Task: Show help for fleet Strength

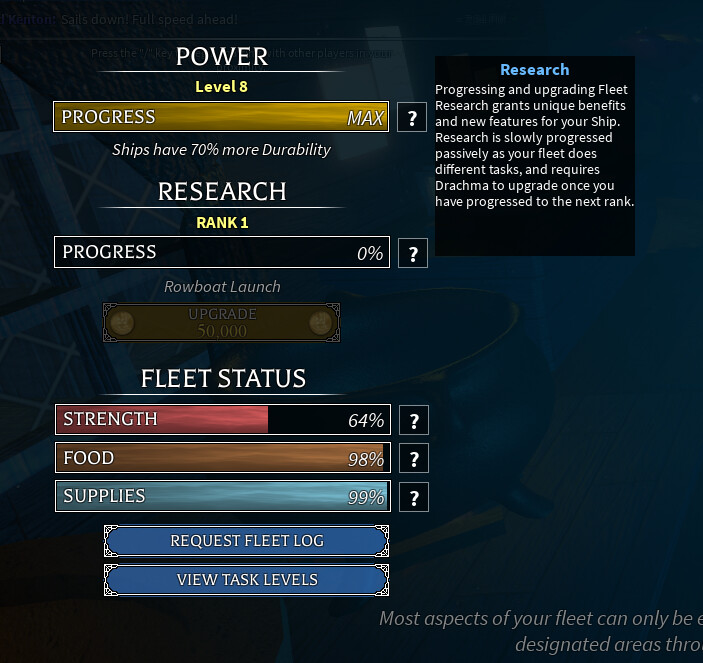Action: click(x=413, y=420)
